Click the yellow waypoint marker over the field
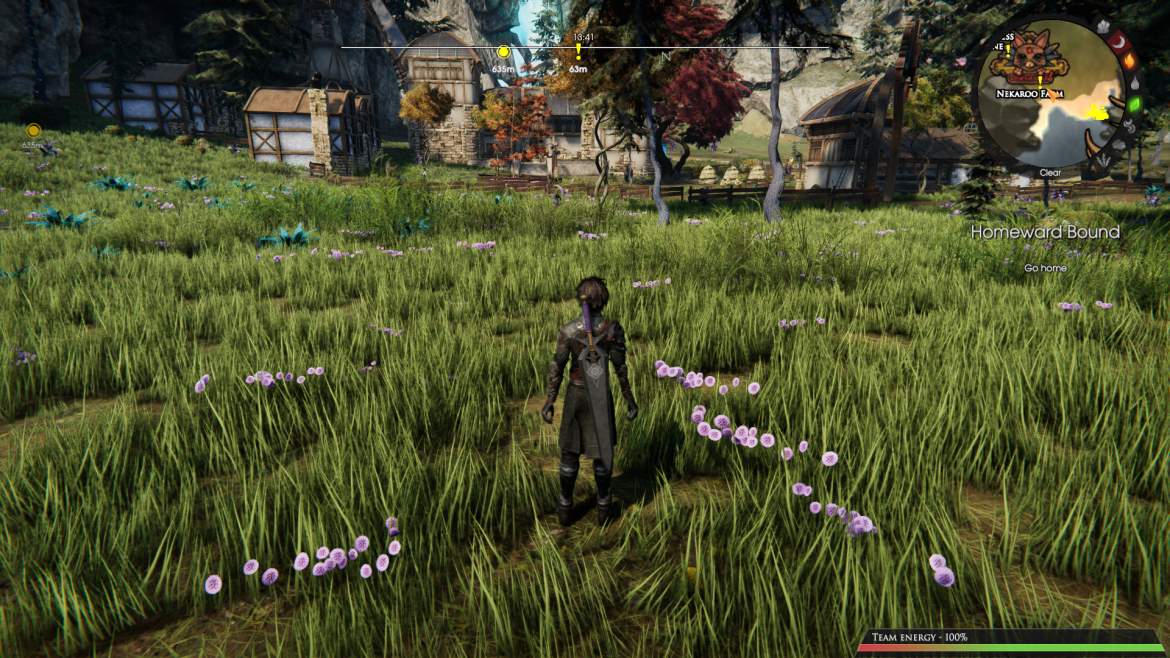 (x=34, y=130)
